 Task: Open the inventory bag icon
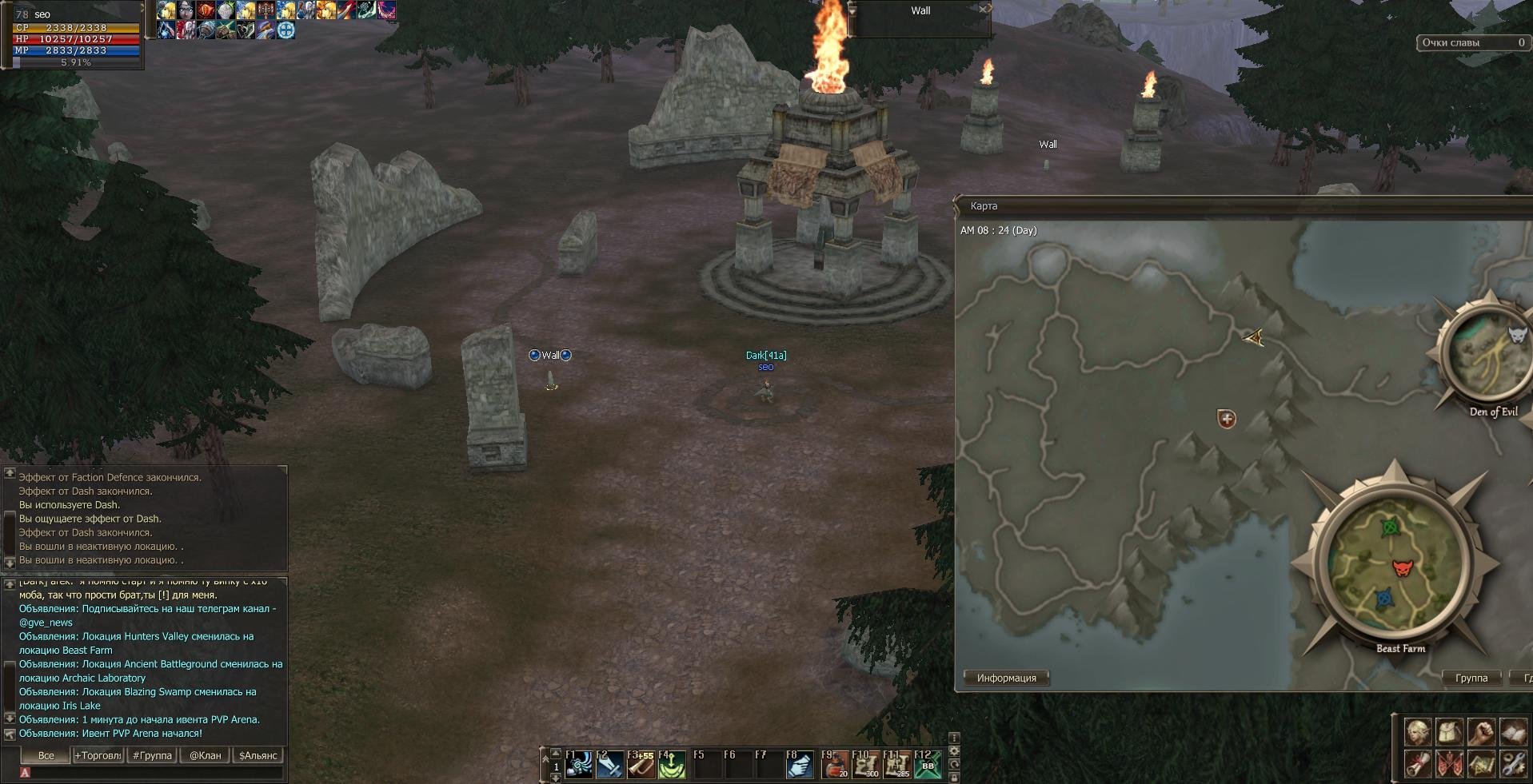pos(1450,732)
